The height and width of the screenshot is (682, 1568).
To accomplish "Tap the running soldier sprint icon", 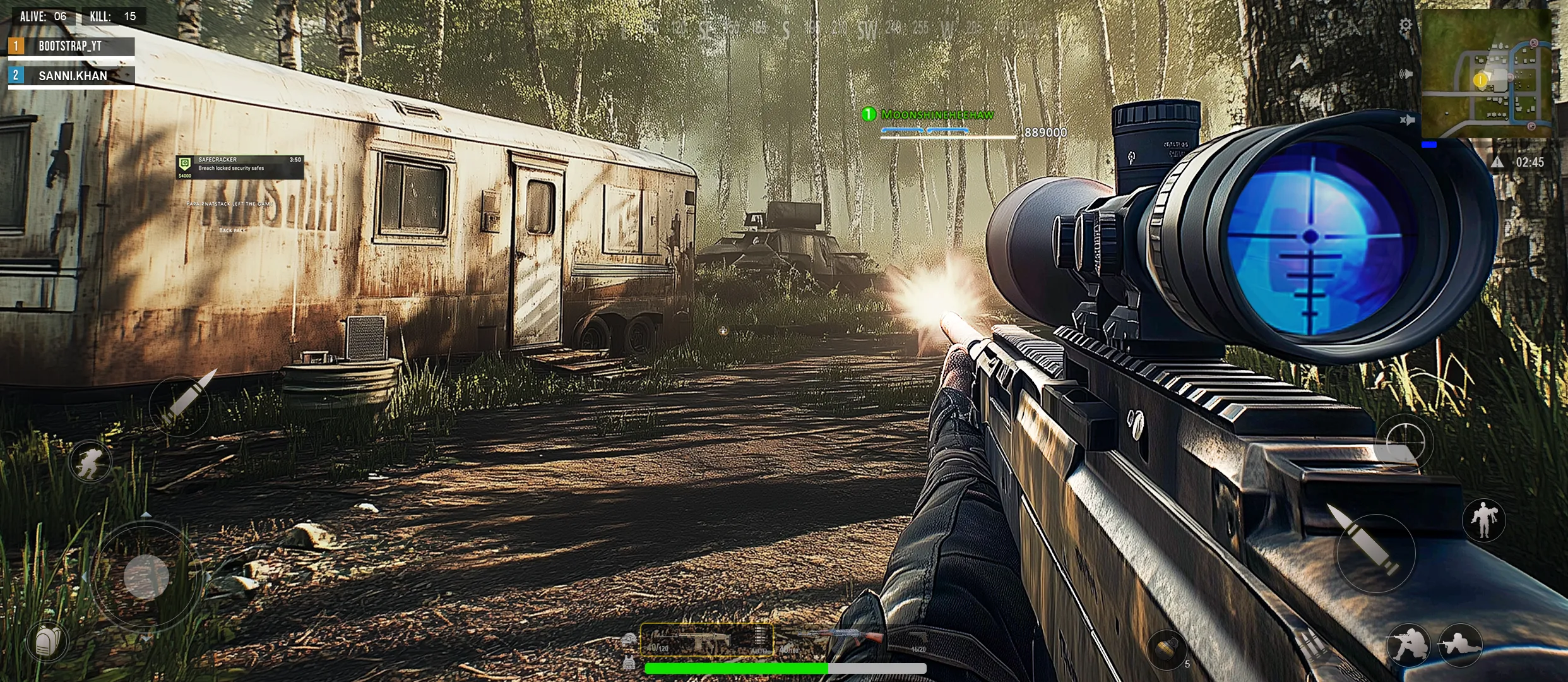I will pos(91,462).
